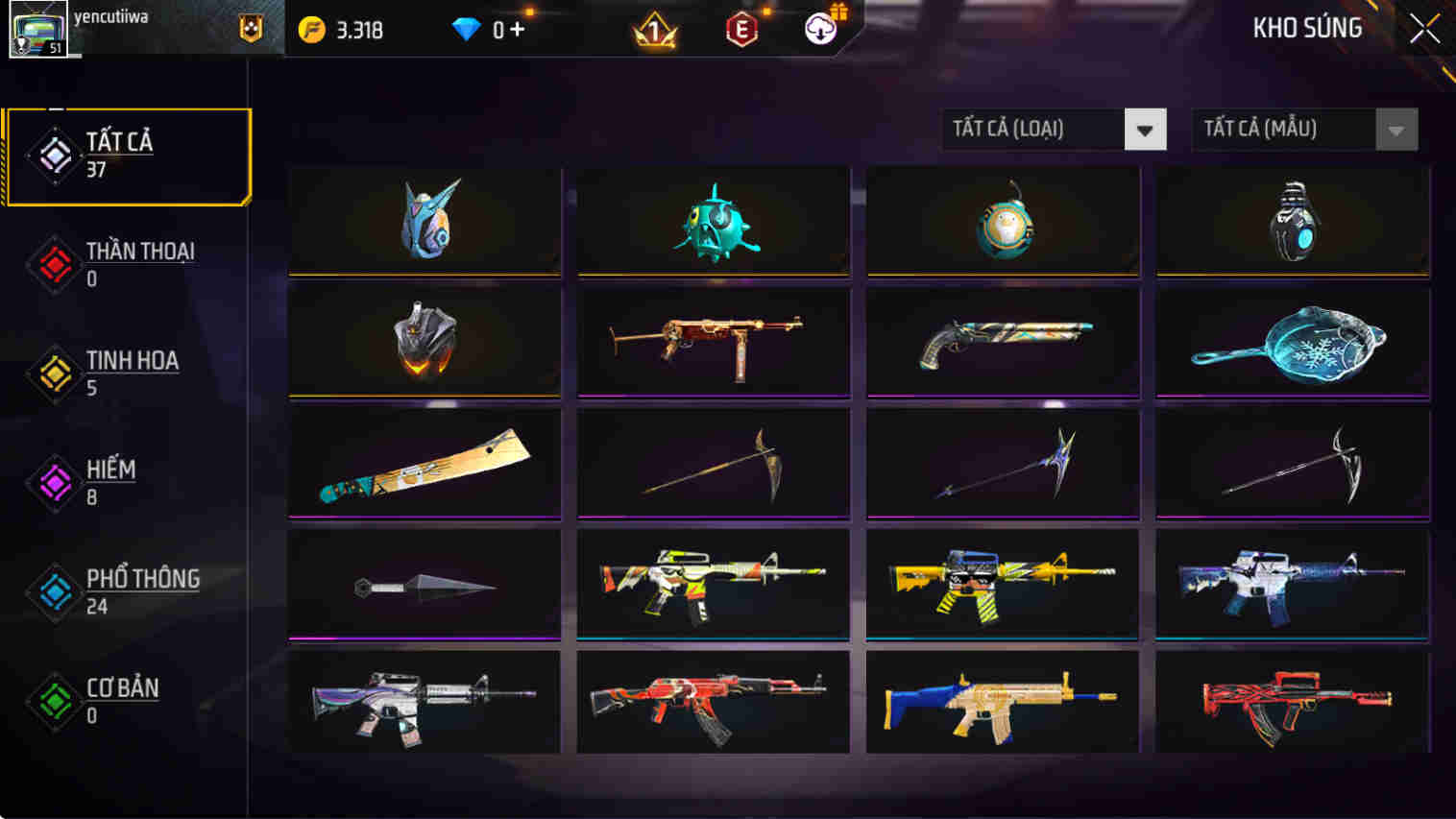This screenshot has width=1456, height=819.
Task: Open the player avatar profile
Action: click(x=36, y=30)
